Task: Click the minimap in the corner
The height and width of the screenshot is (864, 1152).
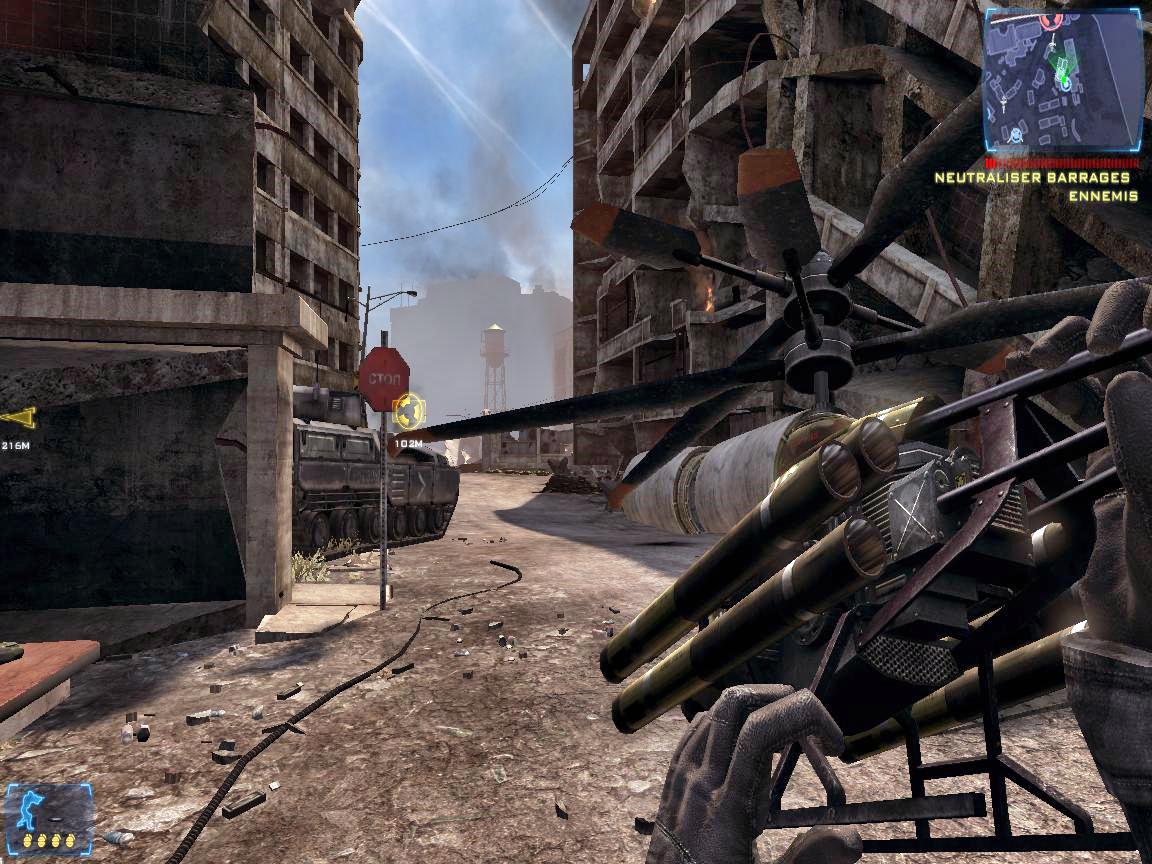Action: coord(1062,79)
